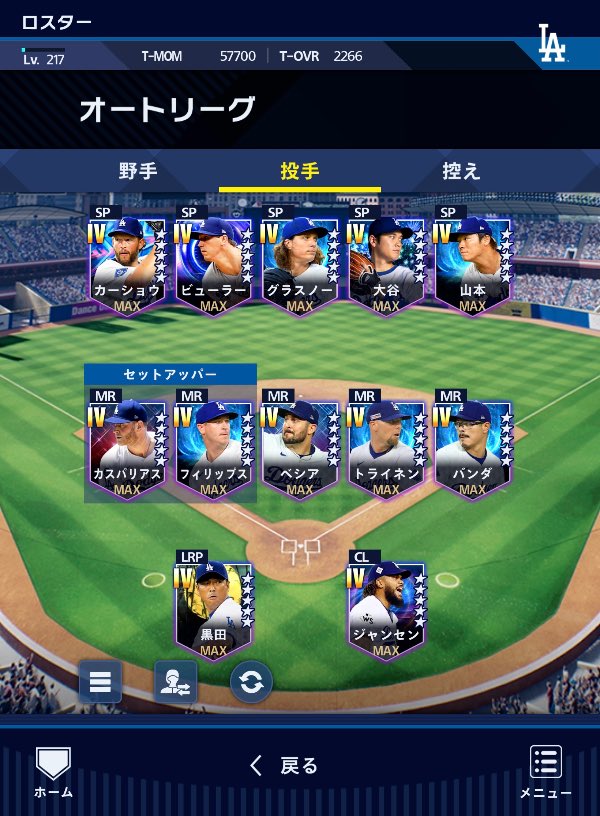Viewport: 600px width, 816px height.
Task: Open the 控え tab
Action: point(461,171)
